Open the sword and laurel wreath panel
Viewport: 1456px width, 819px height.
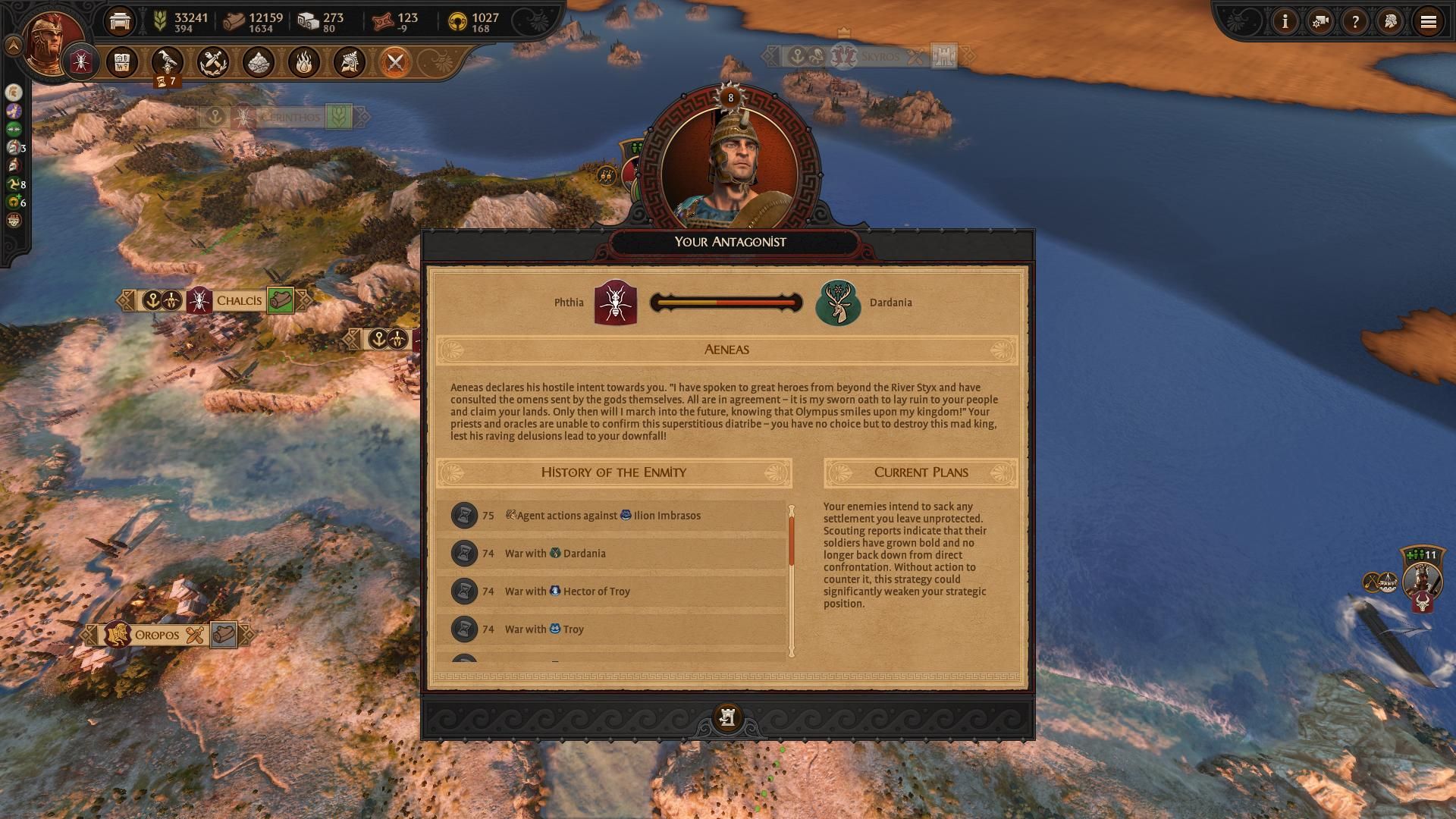pos(213,62)
